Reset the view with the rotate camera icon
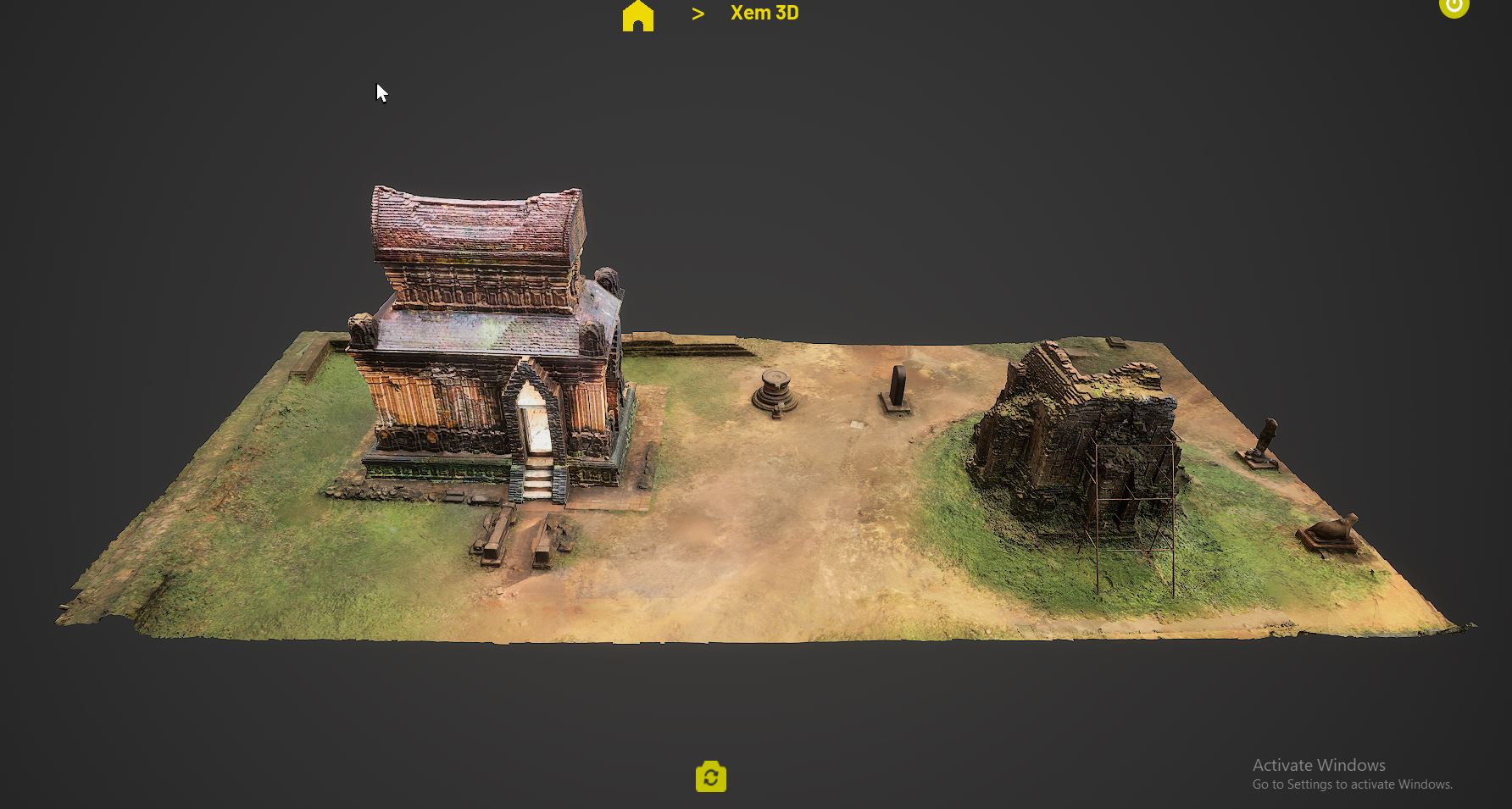This screenshot has width=1512, height=809. [710, 777]
